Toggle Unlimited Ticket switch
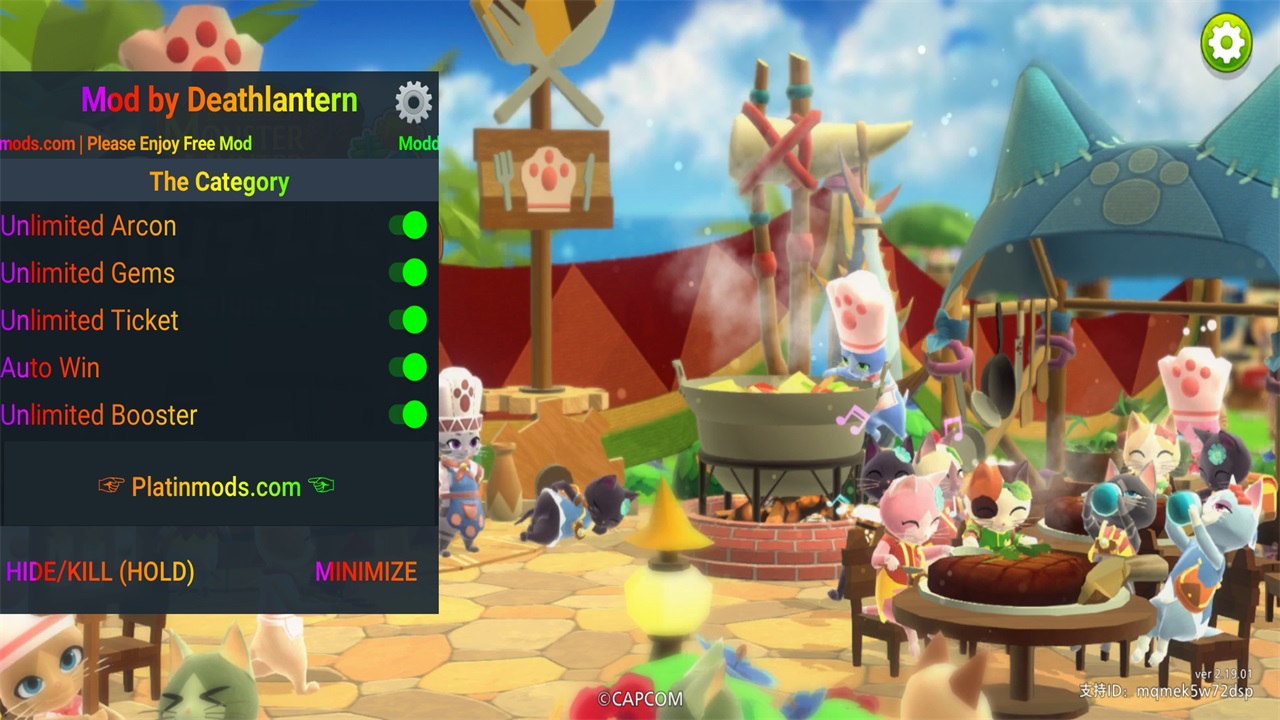 [x=408, y=320]
